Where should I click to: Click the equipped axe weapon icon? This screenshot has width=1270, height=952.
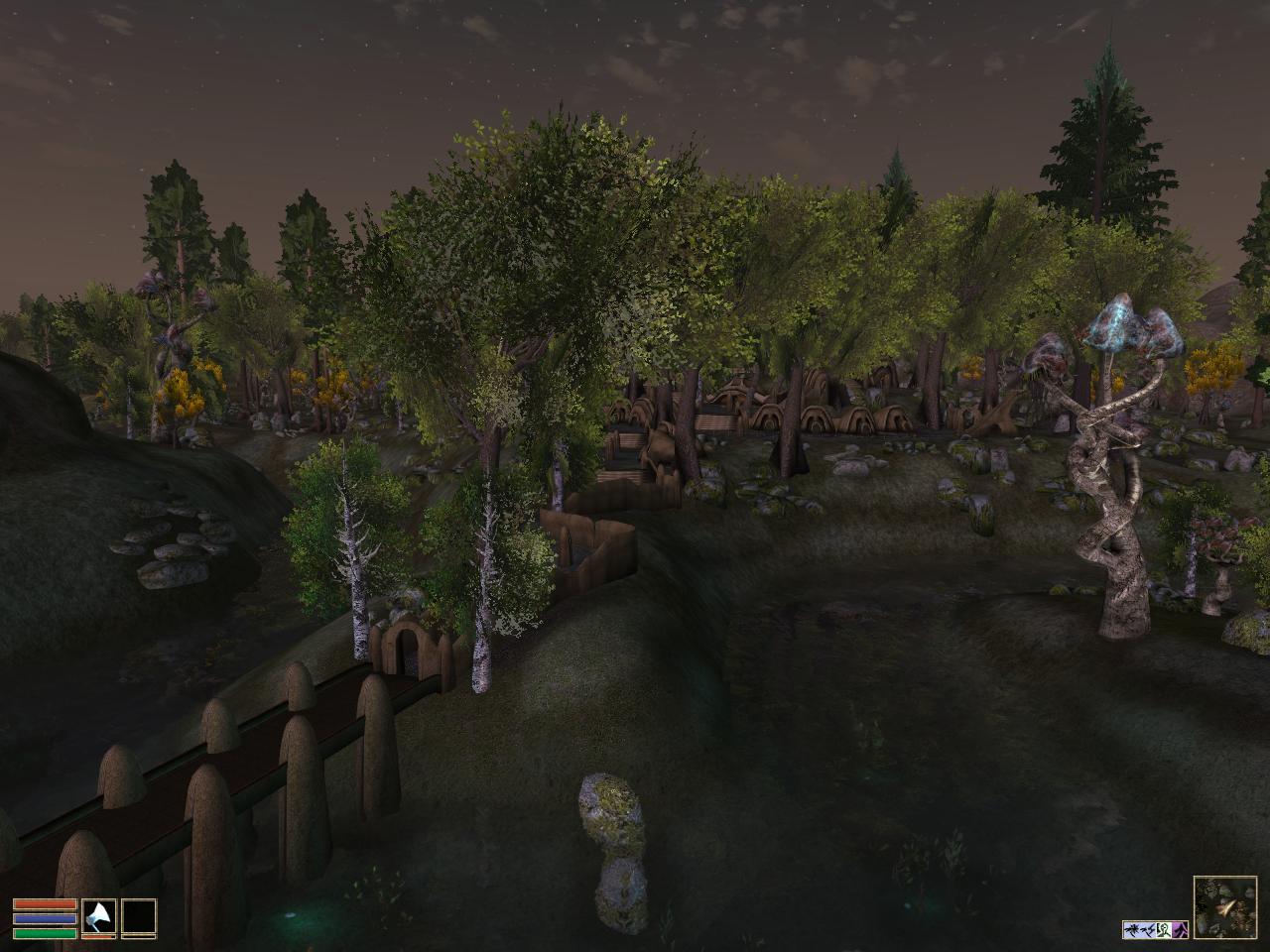tap(98, 916)
